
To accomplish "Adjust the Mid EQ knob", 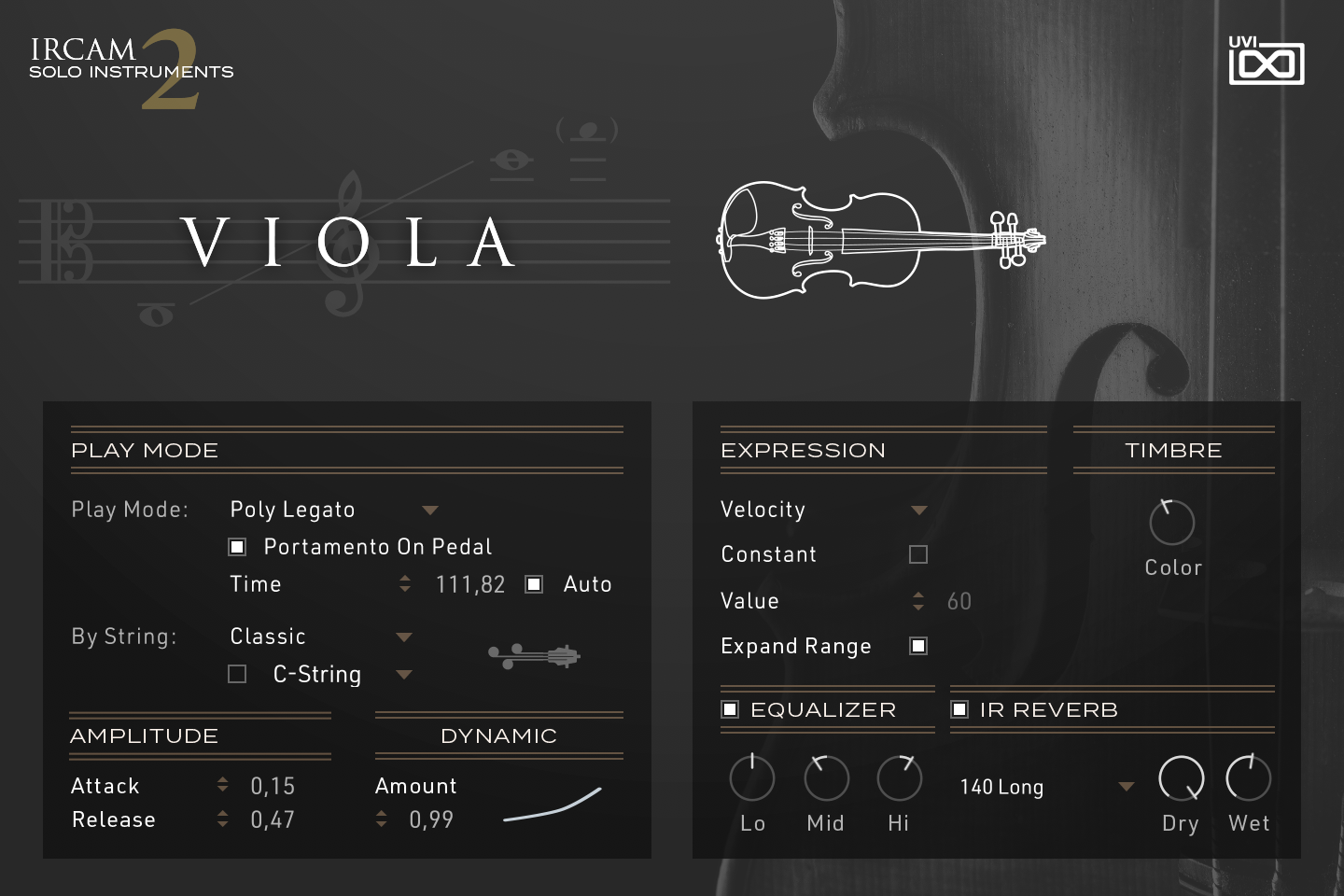I will coord(825,777).
